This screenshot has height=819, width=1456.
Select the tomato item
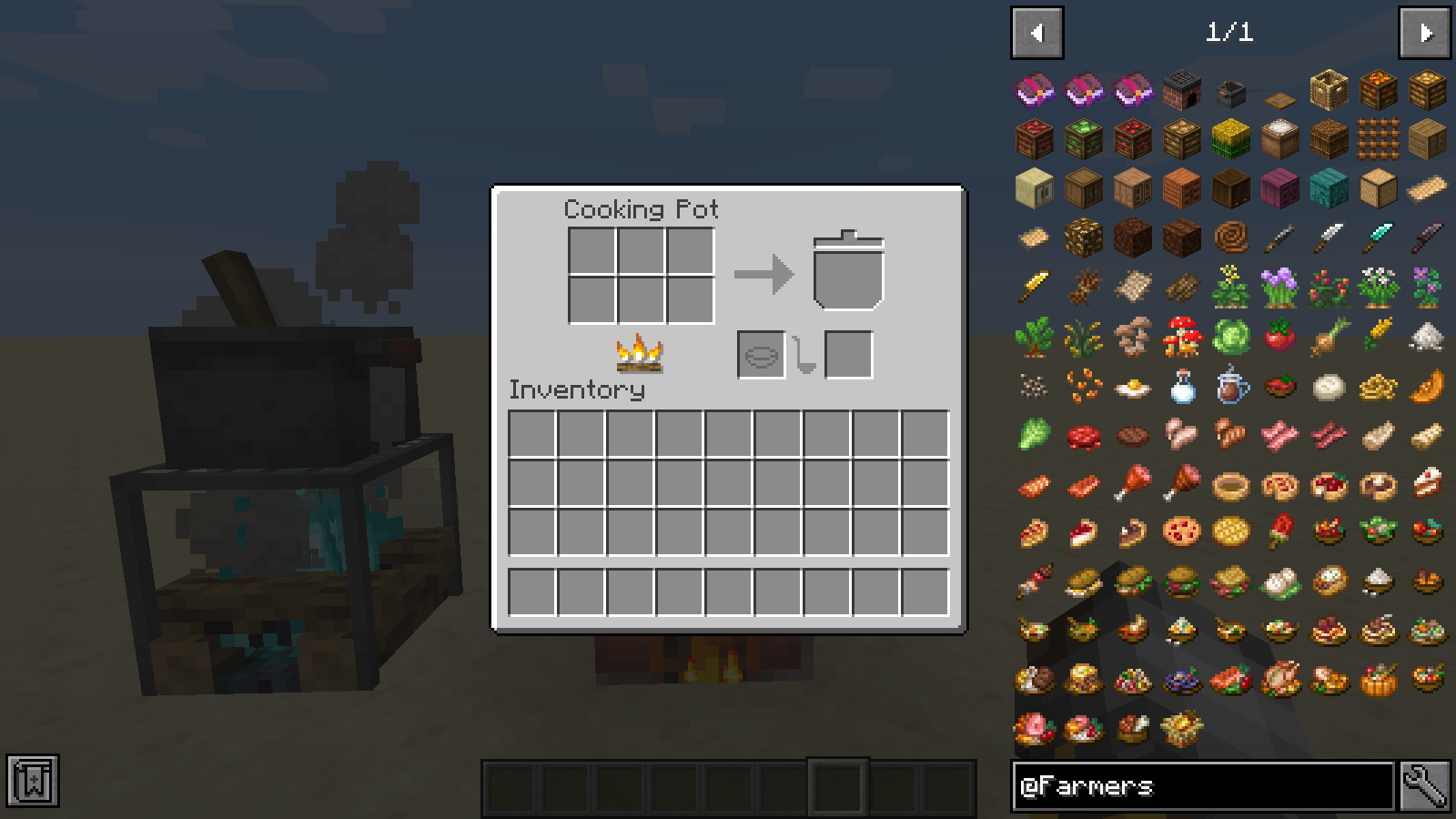pyautogui.click(x=1279, y=338)
